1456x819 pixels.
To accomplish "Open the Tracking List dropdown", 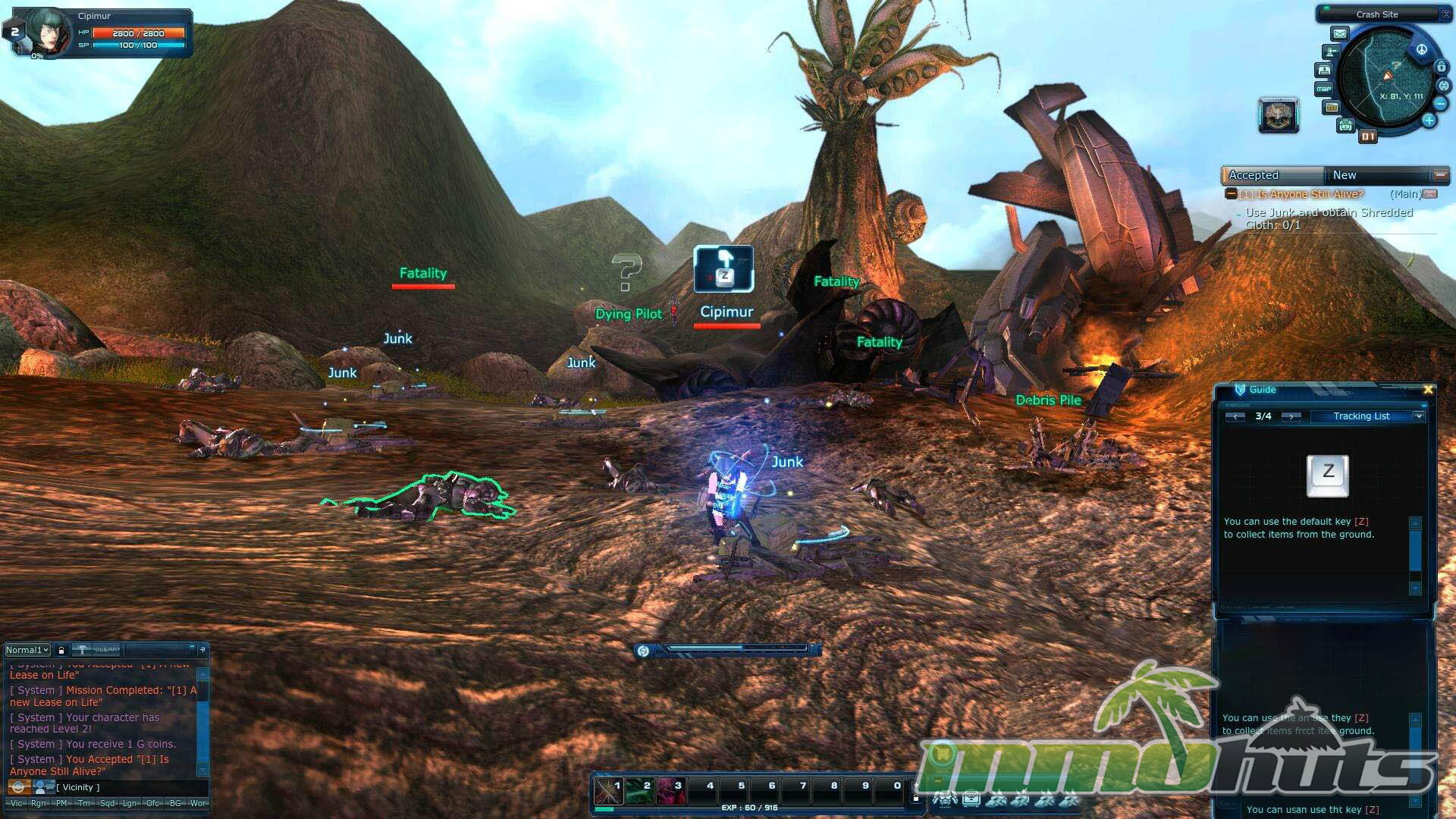I will tap(1418, 416).
